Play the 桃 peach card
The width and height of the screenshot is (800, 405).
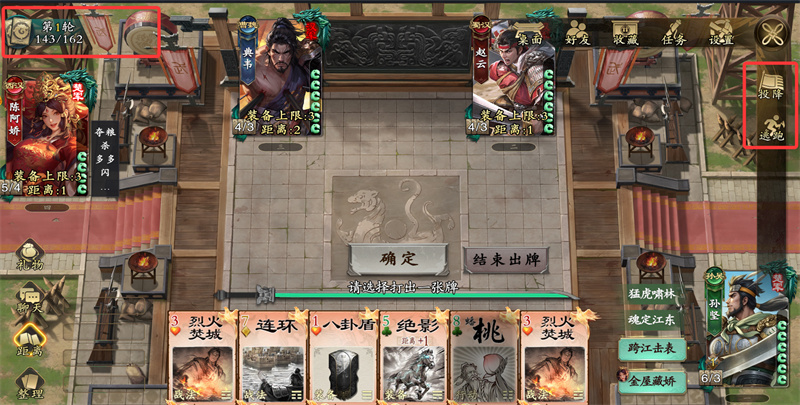(483, 355)
